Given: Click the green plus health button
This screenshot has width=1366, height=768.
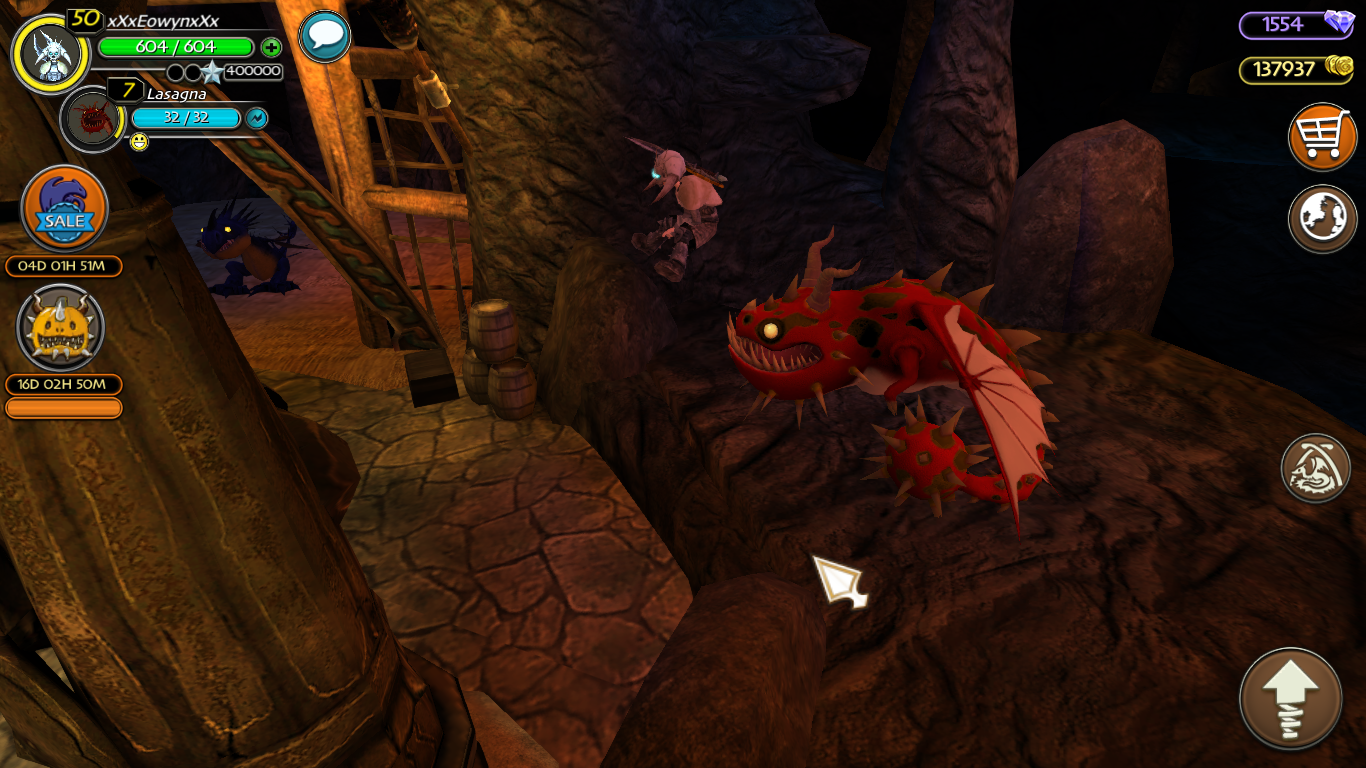Looking at the screenshot, I should [x=271, y=47].
